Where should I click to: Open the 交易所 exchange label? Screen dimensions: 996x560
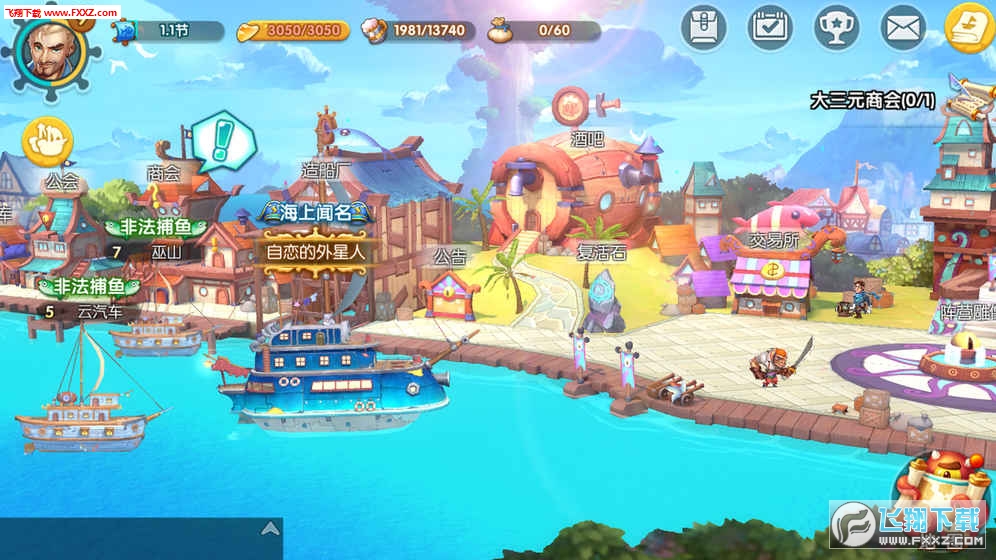(773, 240)
